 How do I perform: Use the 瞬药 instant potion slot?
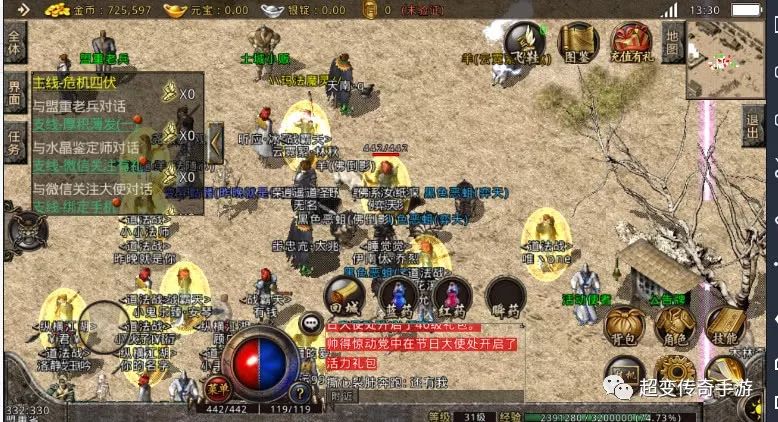pyautogui.click(x=506, y=295)
